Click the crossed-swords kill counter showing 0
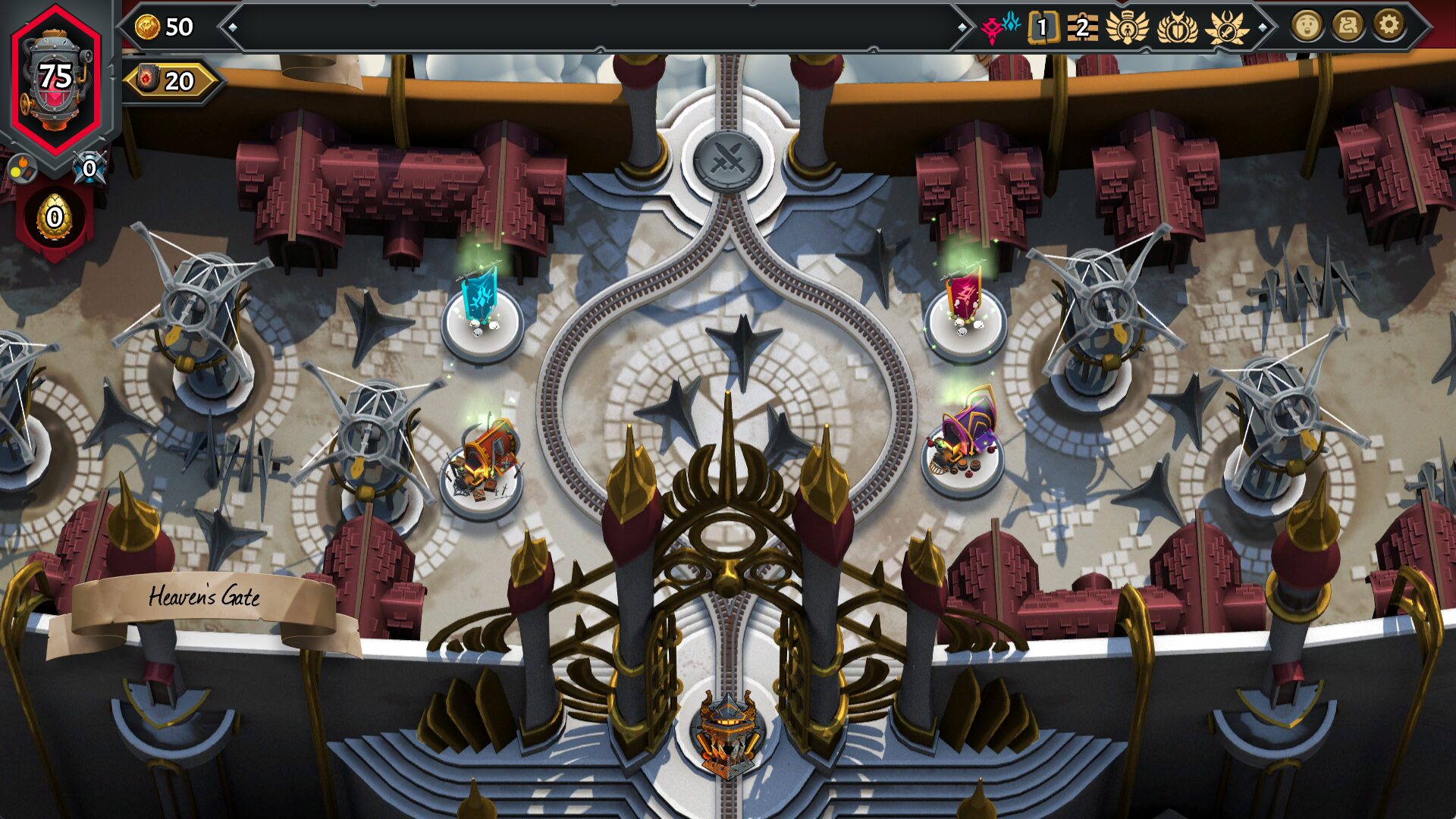 89,168
